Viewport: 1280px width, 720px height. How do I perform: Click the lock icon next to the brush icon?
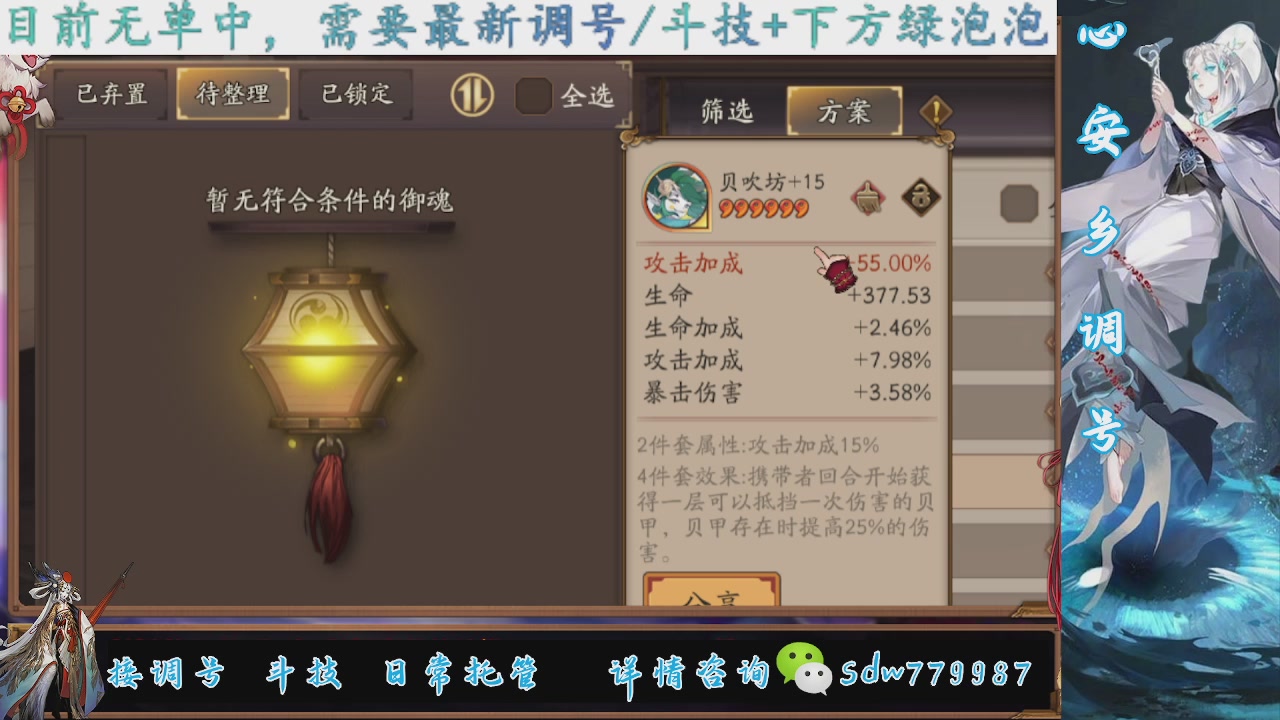pyautogui.click(x=921, y=197)
